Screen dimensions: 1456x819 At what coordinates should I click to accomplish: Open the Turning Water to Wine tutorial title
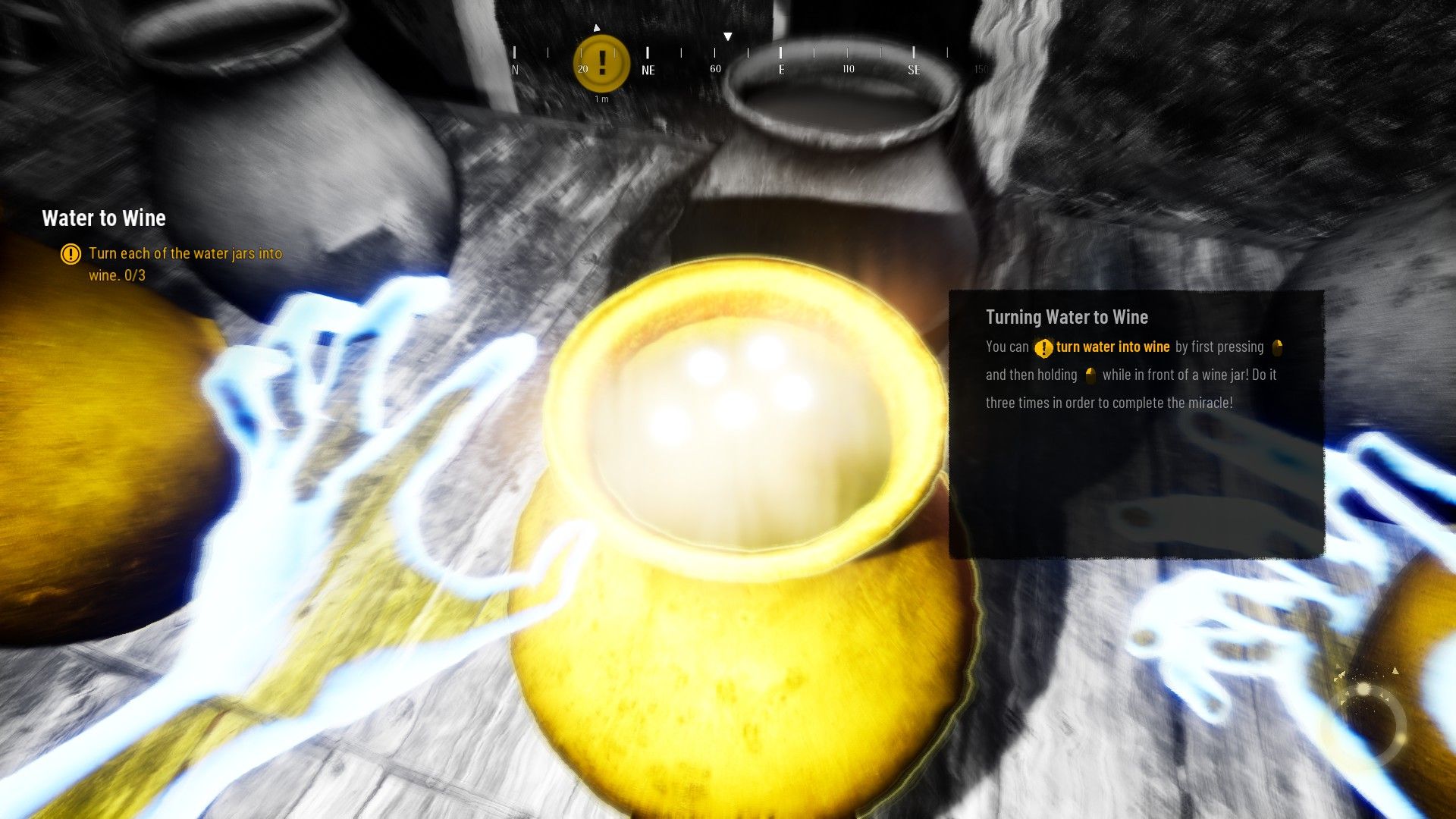[1066, 317]
